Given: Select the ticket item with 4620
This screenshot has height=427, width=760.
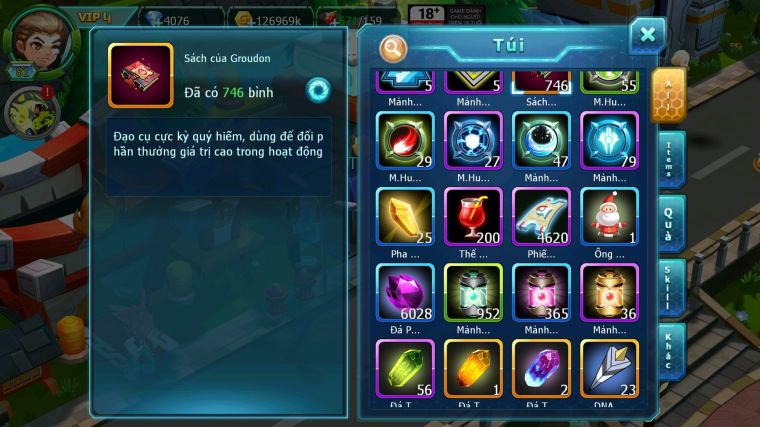Looking at the screenshot, I should 541,216.
